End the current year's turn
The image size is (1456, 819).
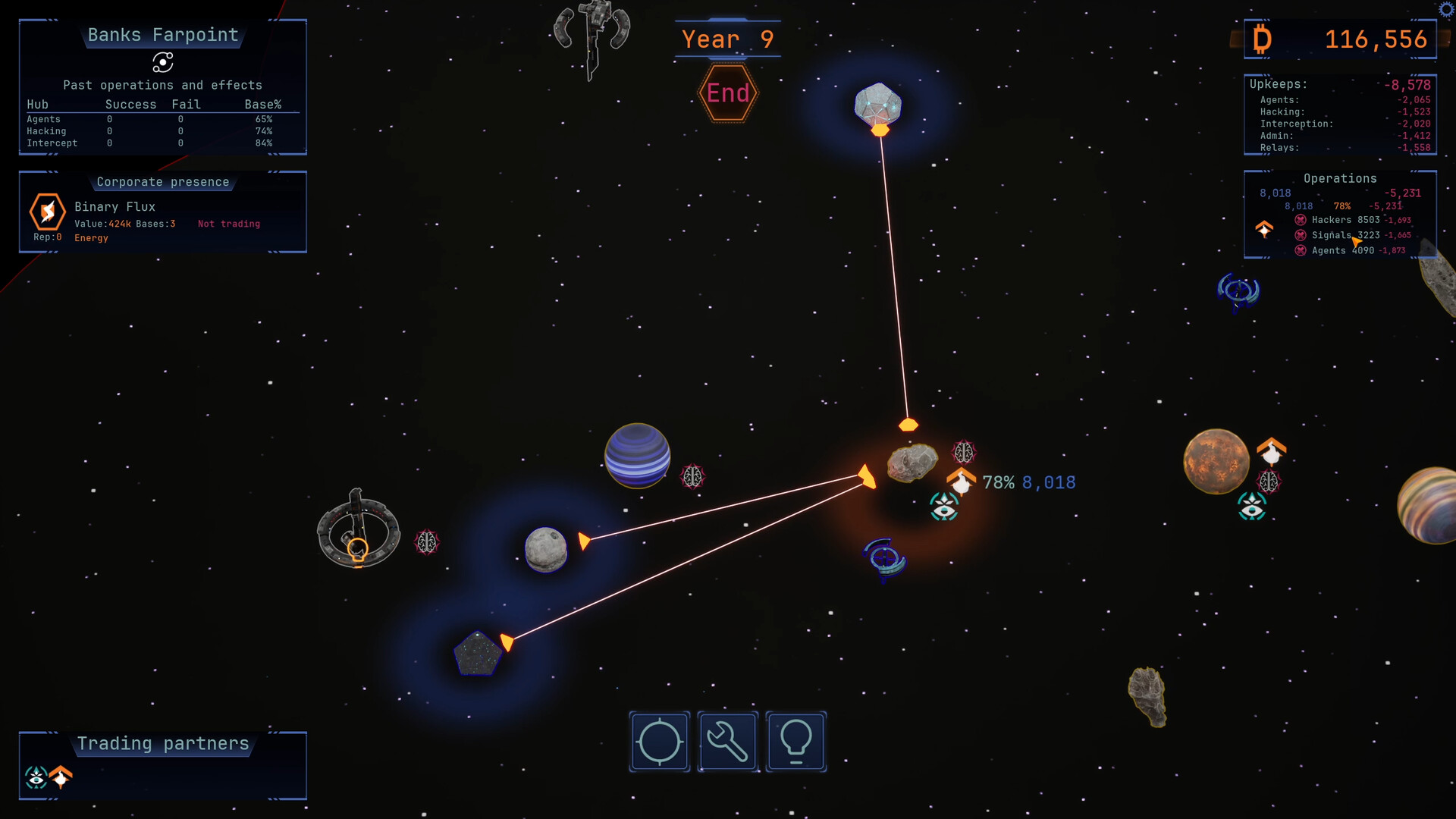(x=728, y=93)
